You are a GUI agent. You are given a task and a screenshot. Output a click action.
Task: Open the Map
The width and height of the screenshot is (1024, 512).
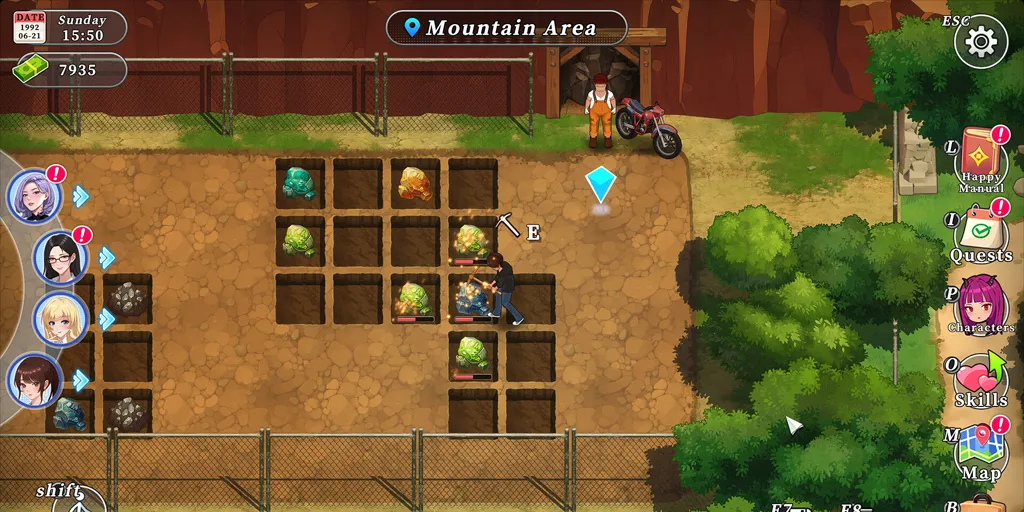click(x=980, y=450)
